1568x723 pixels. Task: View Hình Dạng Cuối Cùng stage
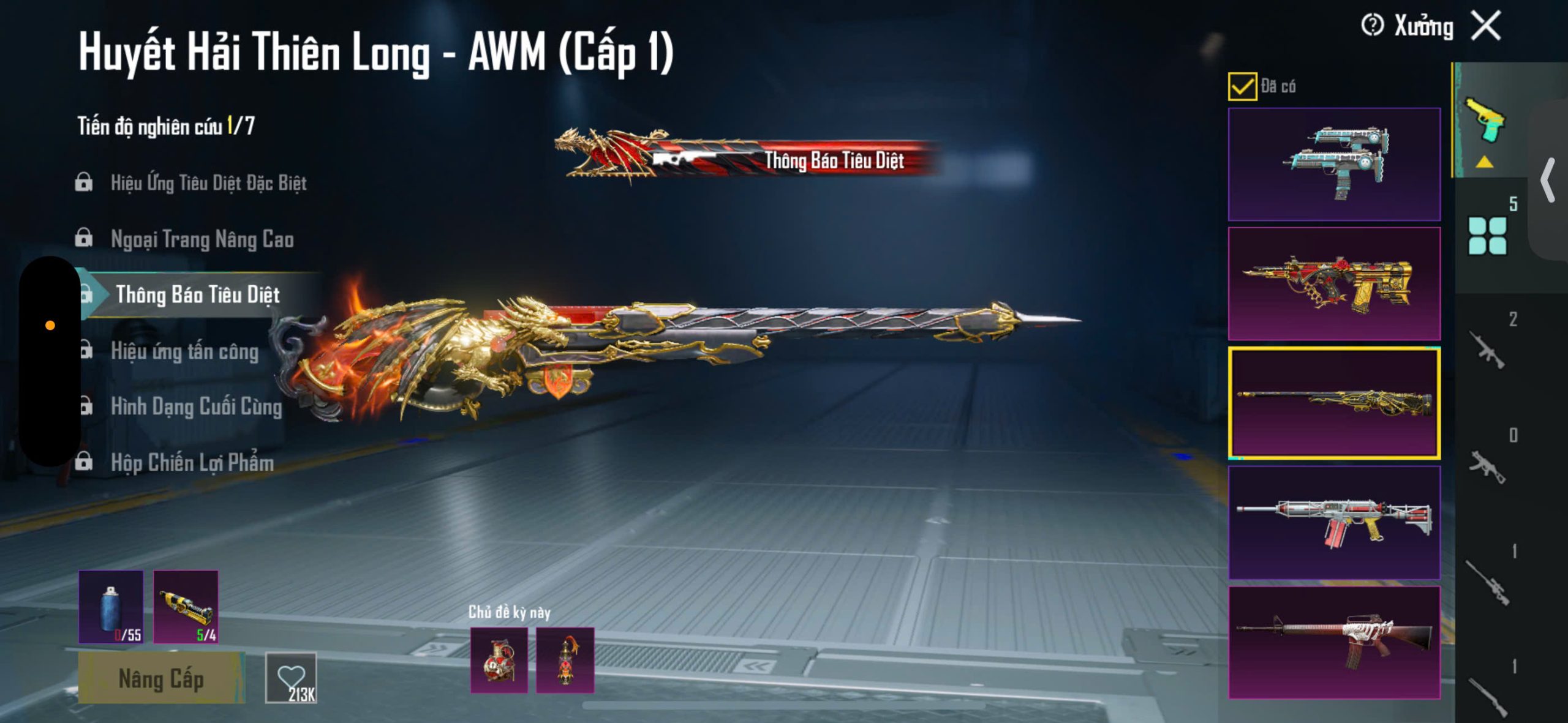(196, 407)
